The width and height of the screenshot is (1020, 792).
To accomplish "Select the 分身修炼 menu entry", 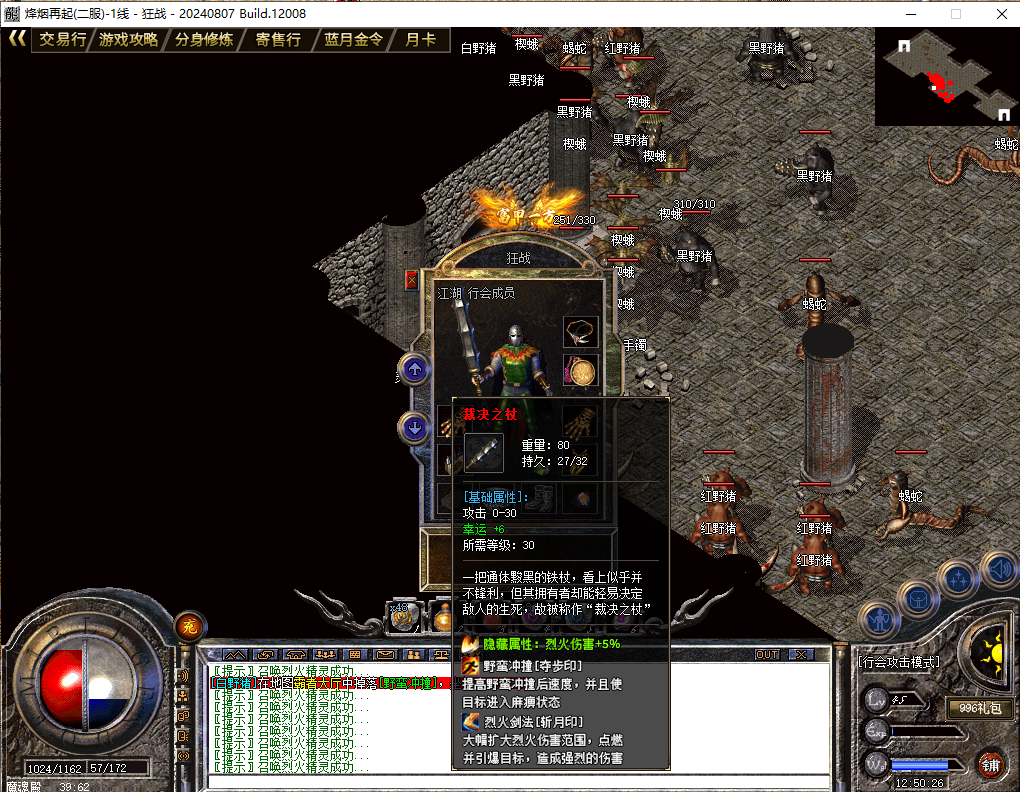I will click(204, 40).
